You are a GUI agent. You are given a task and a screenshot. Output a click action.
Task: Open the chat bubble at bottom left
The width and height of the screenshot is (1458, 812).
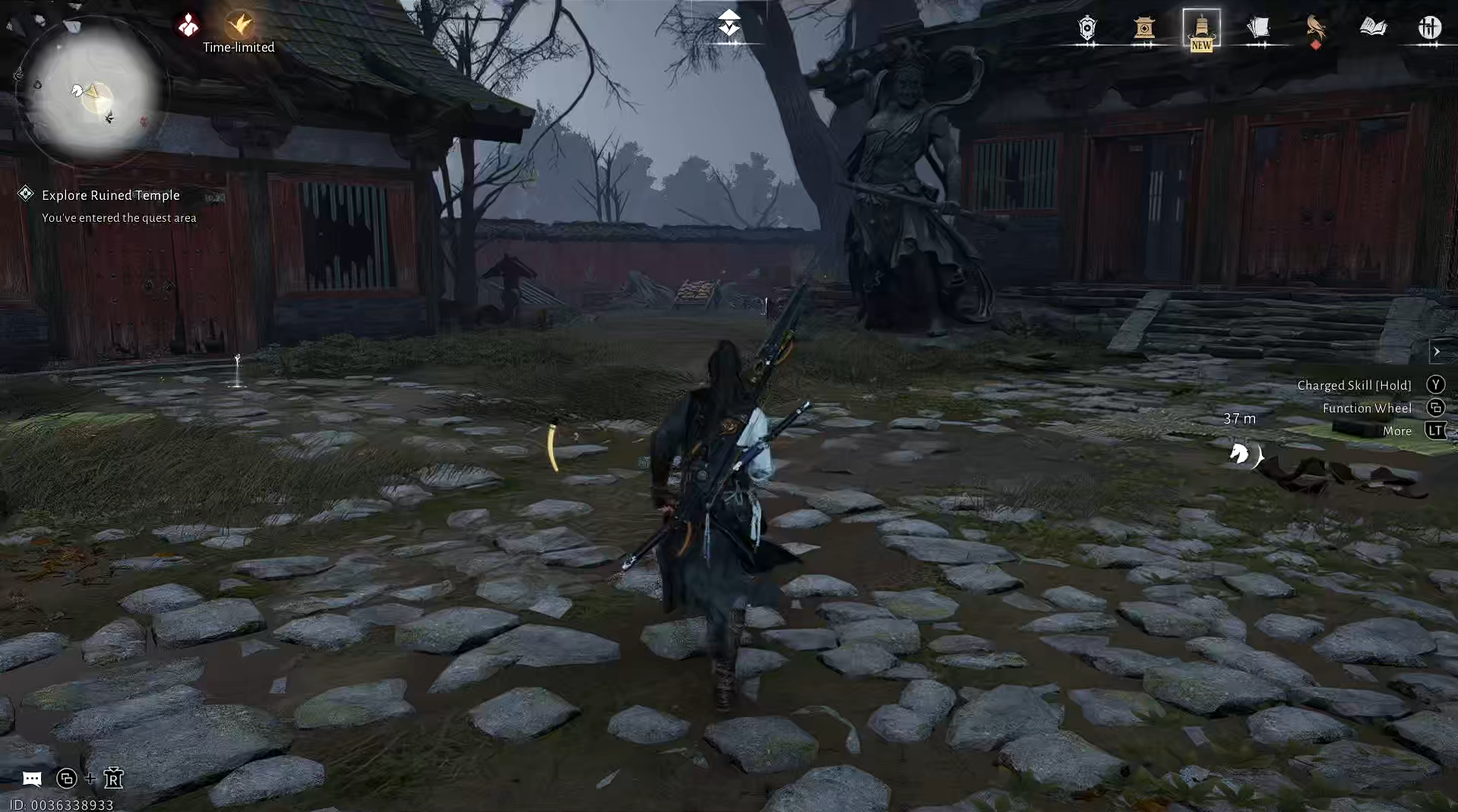point(32,779)
